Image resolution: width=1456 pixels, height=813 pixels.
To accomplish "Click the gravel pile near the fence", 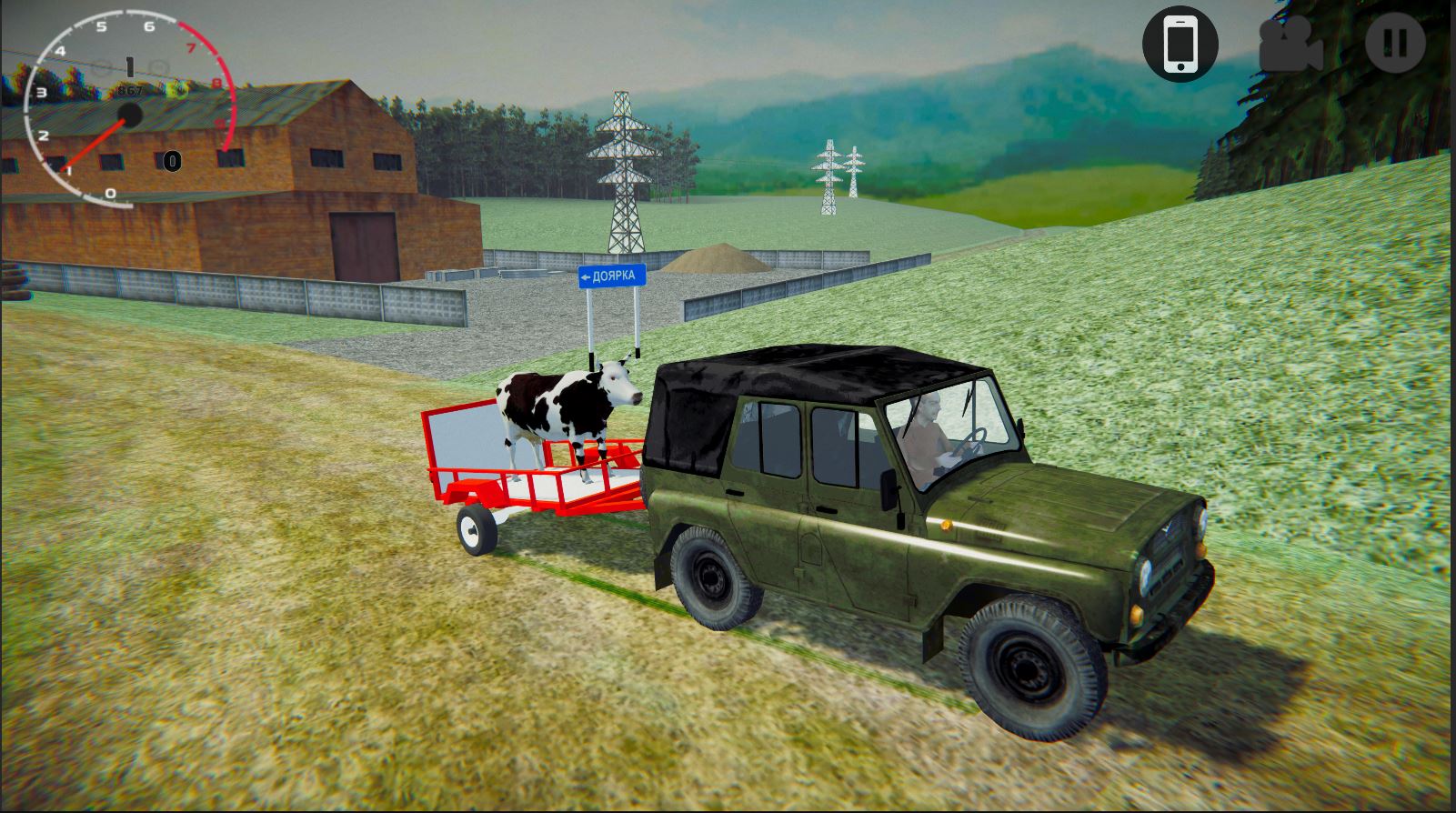I will tap(718, 259).
